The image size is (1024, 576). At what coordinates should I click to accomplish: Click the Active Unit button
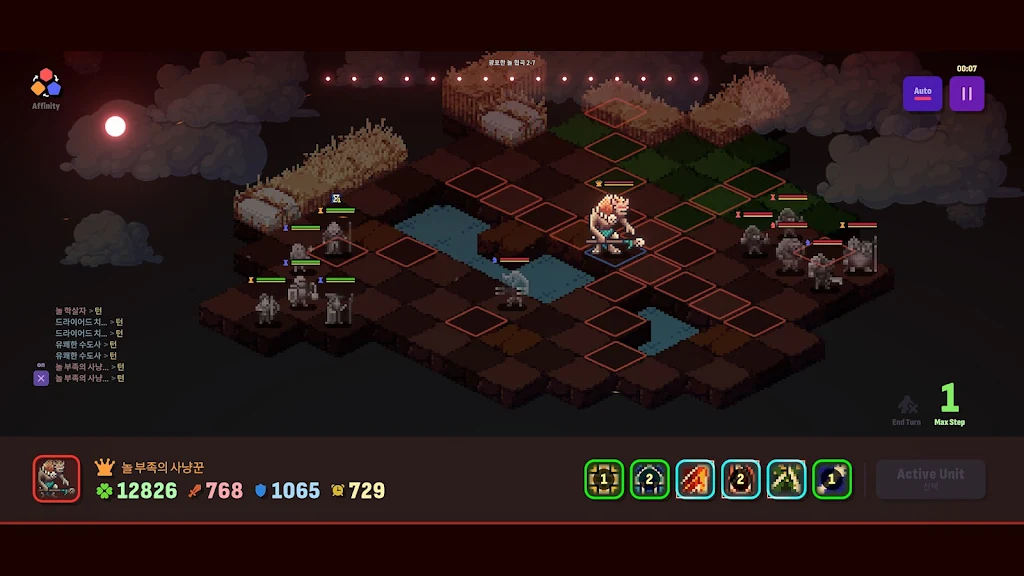tap(930, 479)
